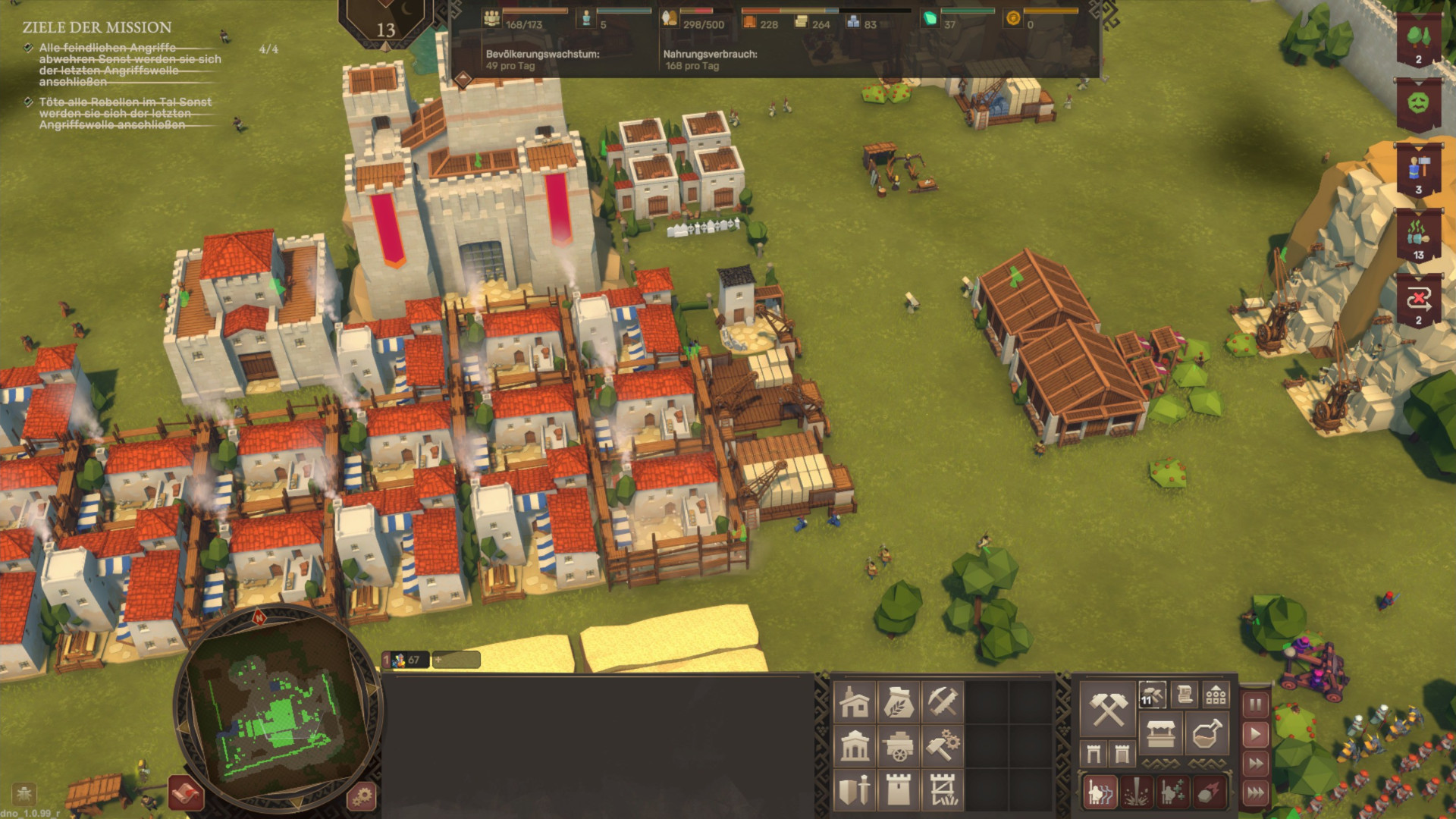The width and height of the screenshot is (1456, 819).
Task: Open the market stall trade panel
Action: [x=1160, y=734]
